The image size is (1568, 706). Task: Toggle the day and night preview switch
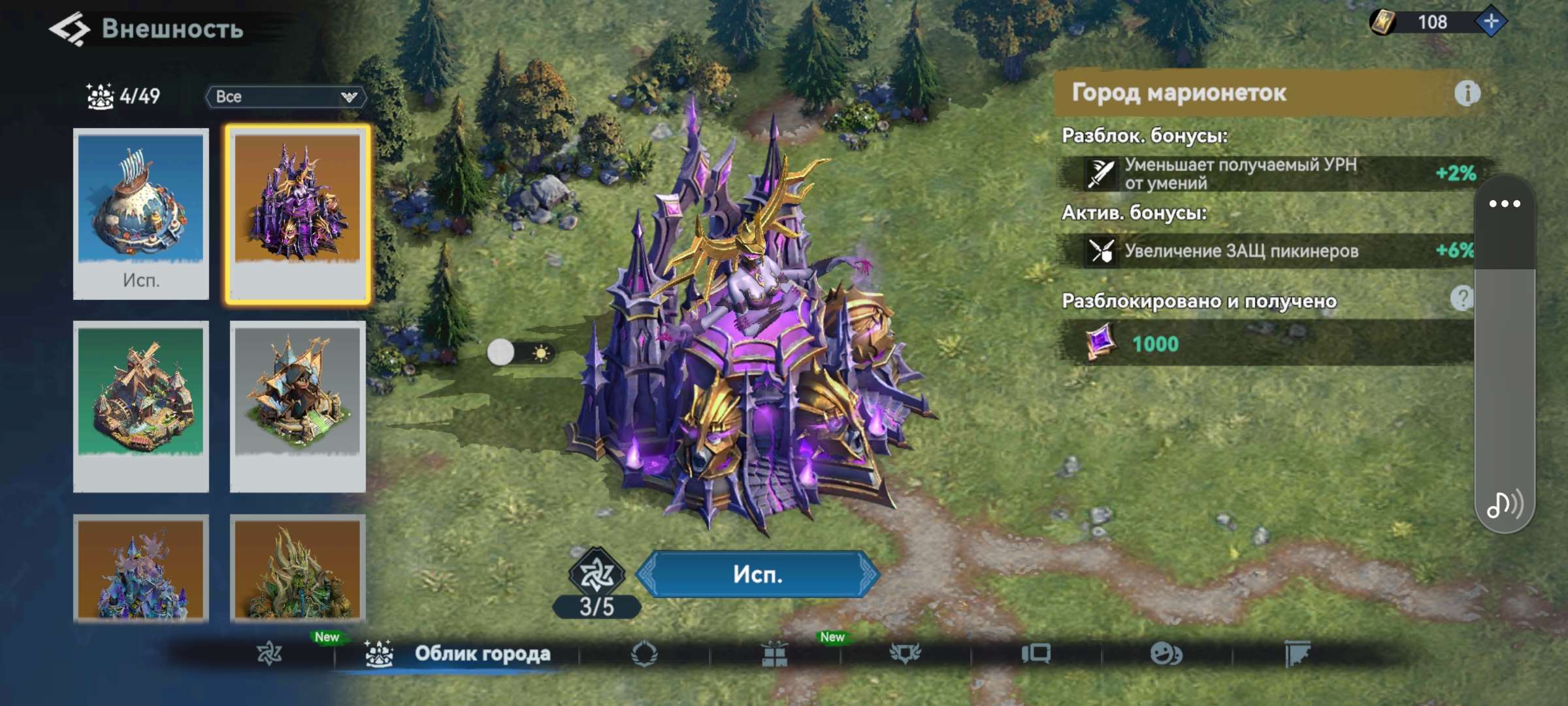[520, 353]
